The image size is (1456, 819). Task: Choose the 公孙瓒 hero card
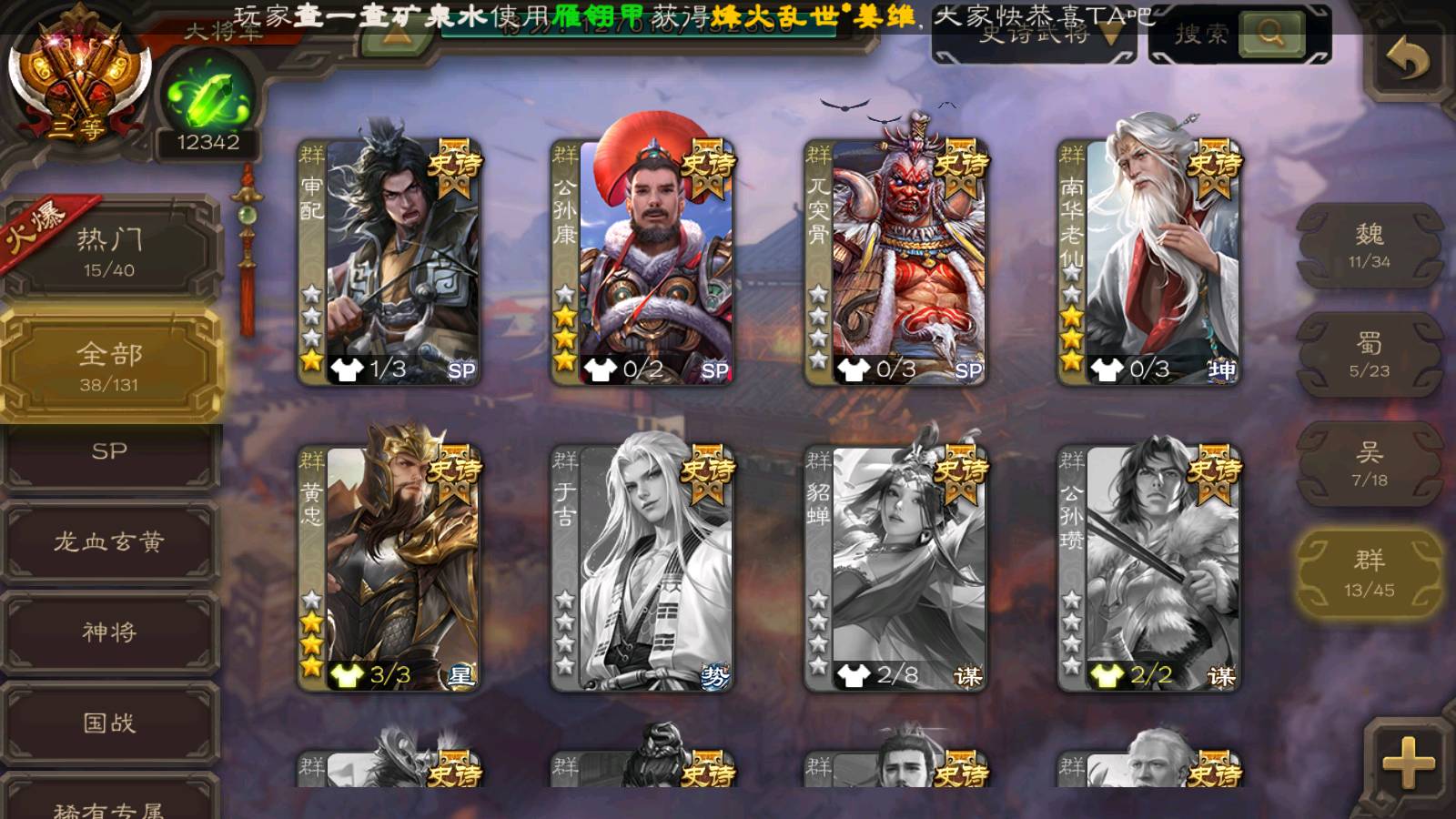pyautogui.click(x=1149, y=569)
